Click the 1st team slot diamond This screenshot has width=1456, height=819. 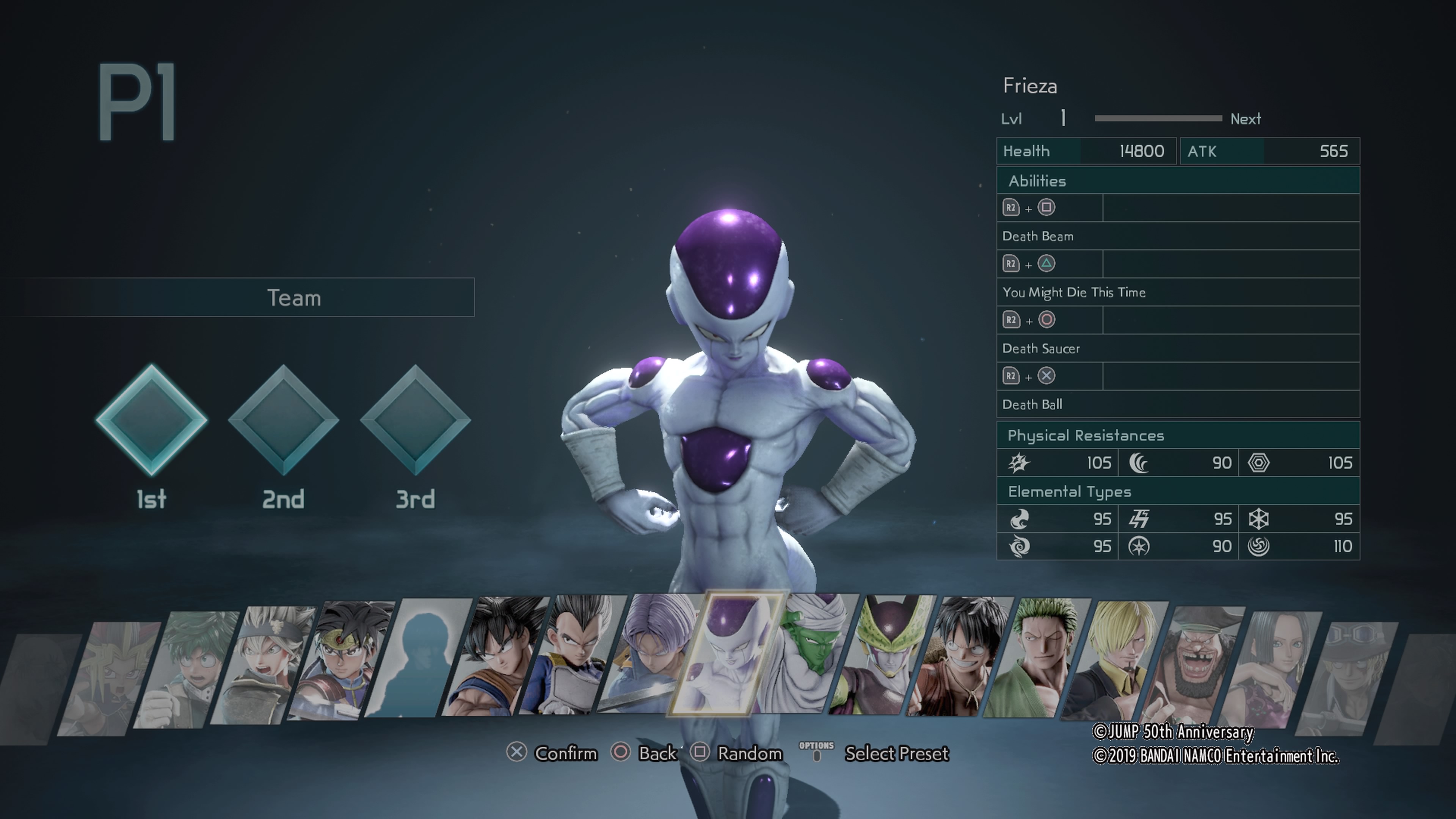[152, 420]
